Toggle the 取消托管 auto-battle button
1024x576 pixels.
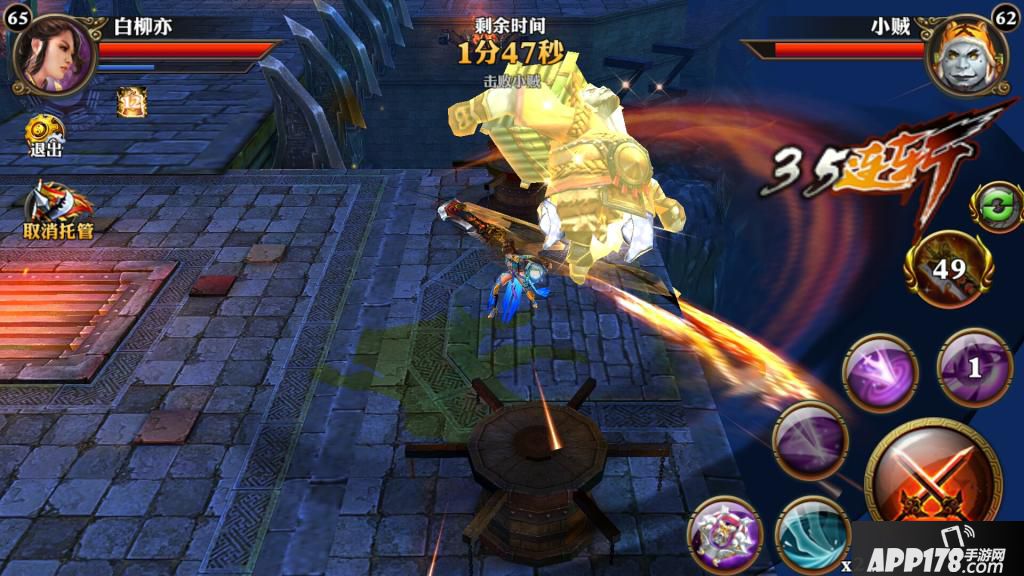(x=58, y=210)
